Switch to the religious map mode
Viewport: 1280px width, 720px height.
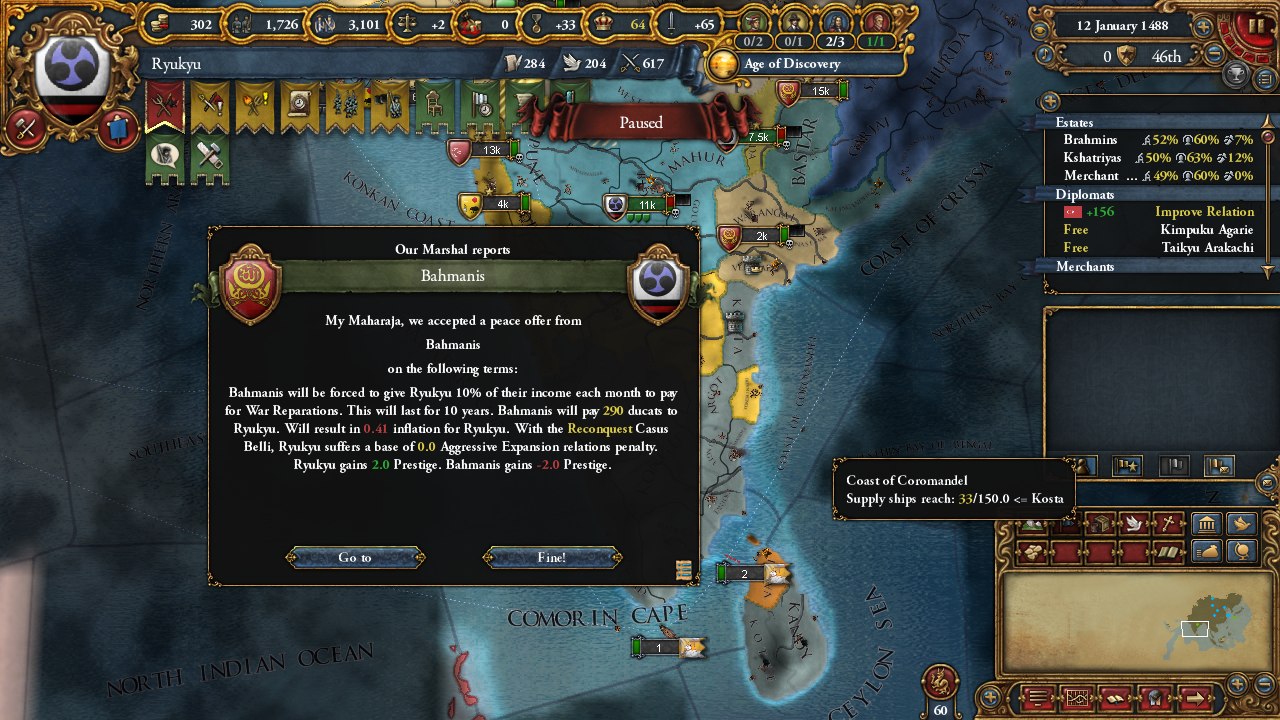tap(1168, 523)
